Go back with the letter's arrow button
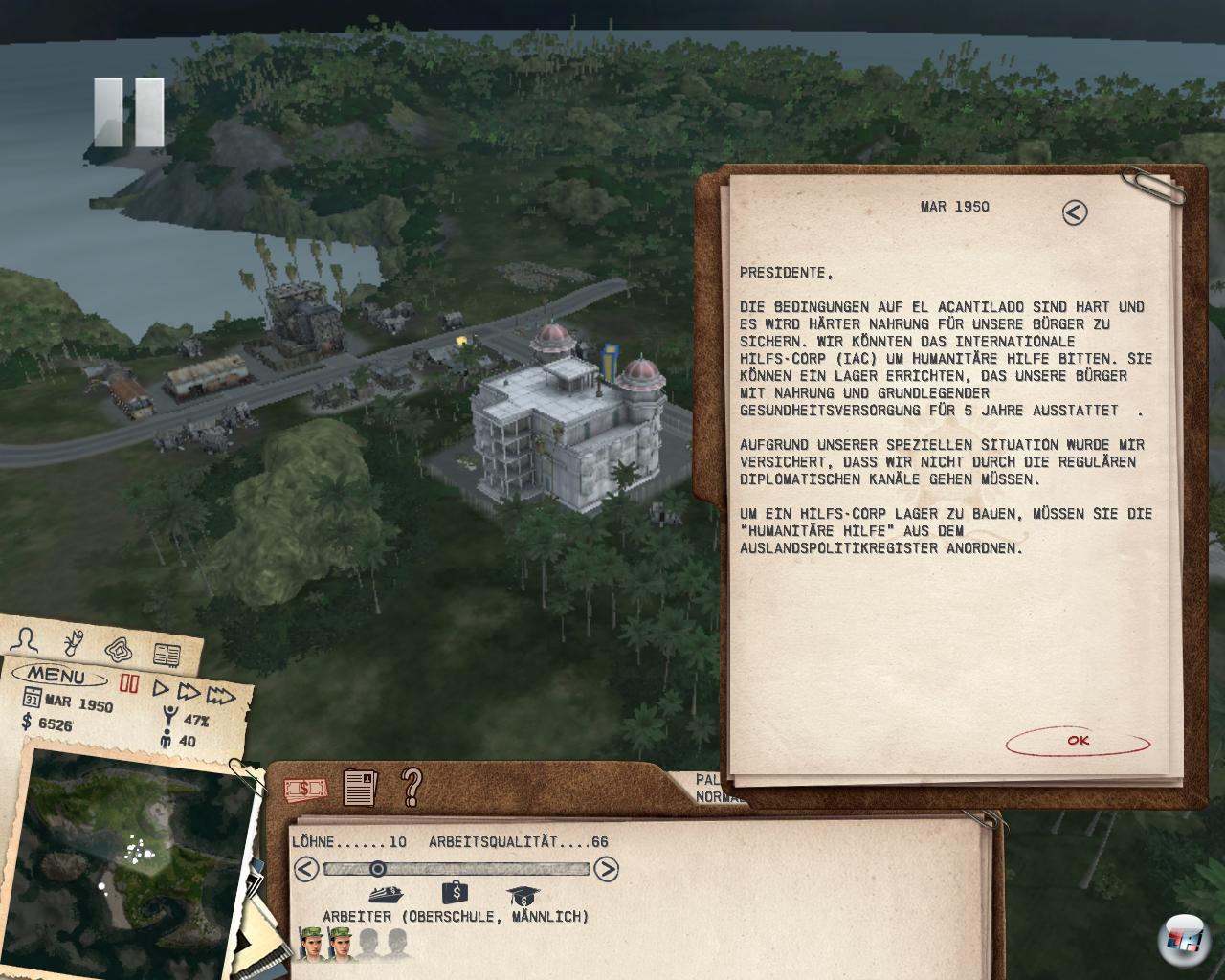 pos(1075,212)
